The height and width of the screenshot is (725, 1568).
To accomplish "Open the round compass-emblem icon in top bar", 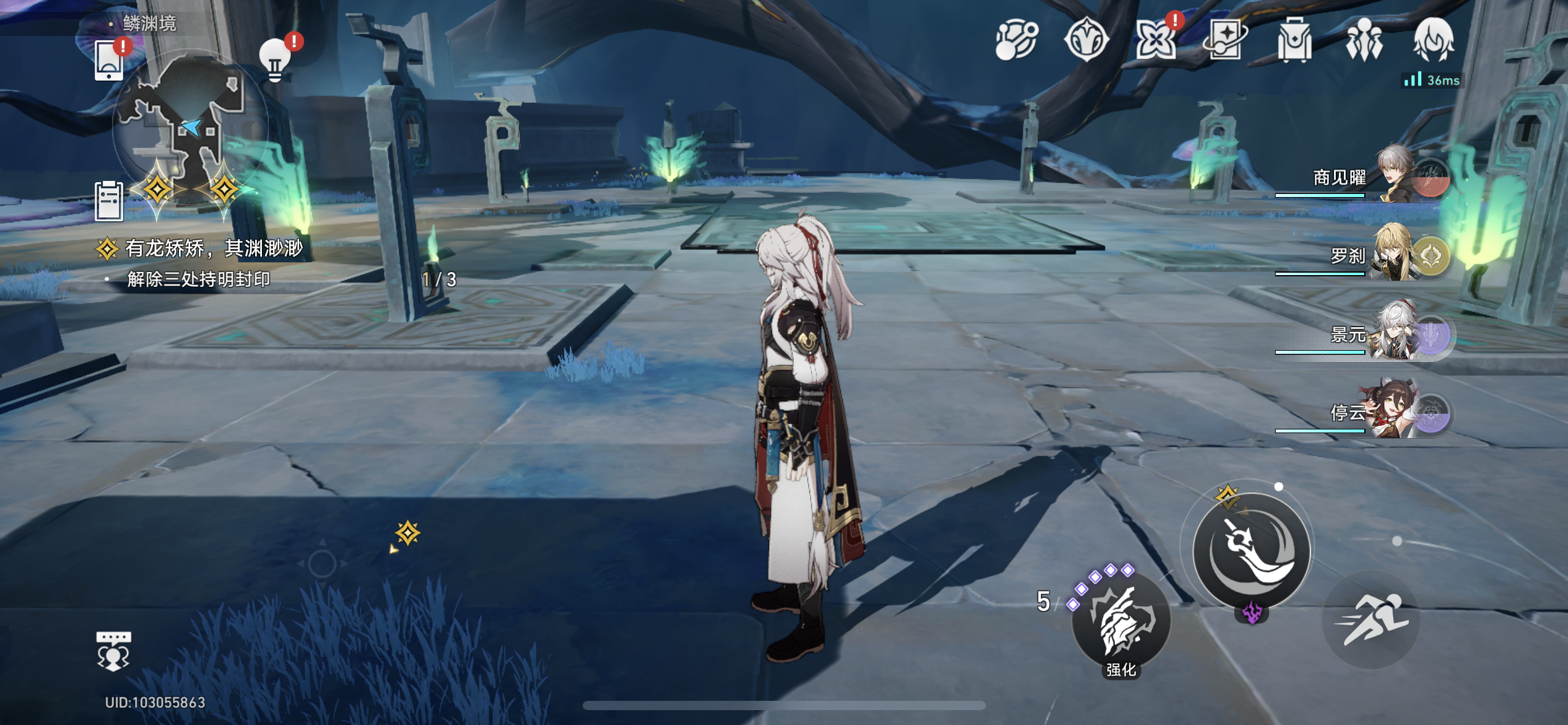I will tap(1086, 40).
